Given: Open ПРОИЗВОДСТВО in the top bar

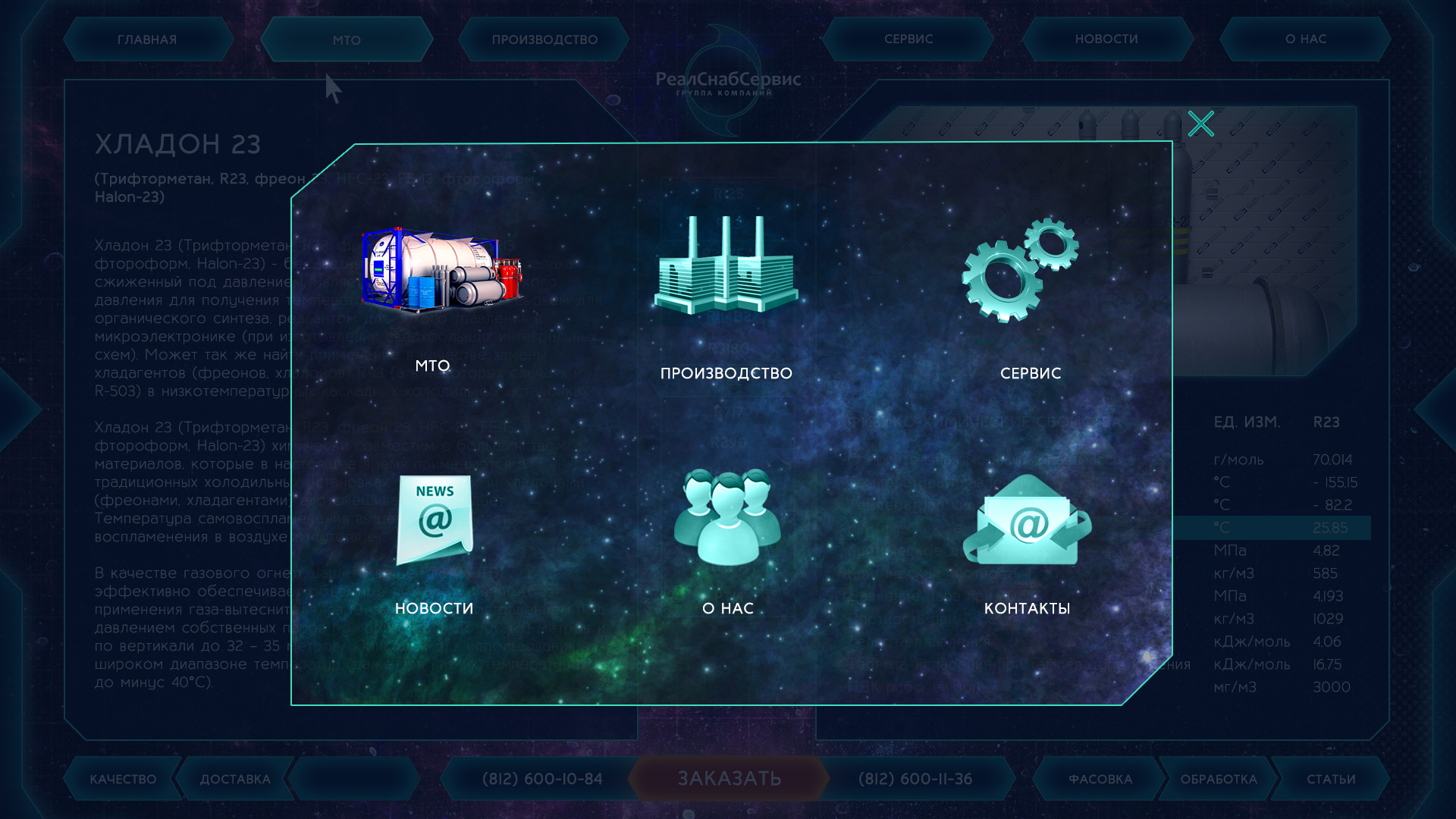Looking at the screenshot, I should [x=544, y=39].
